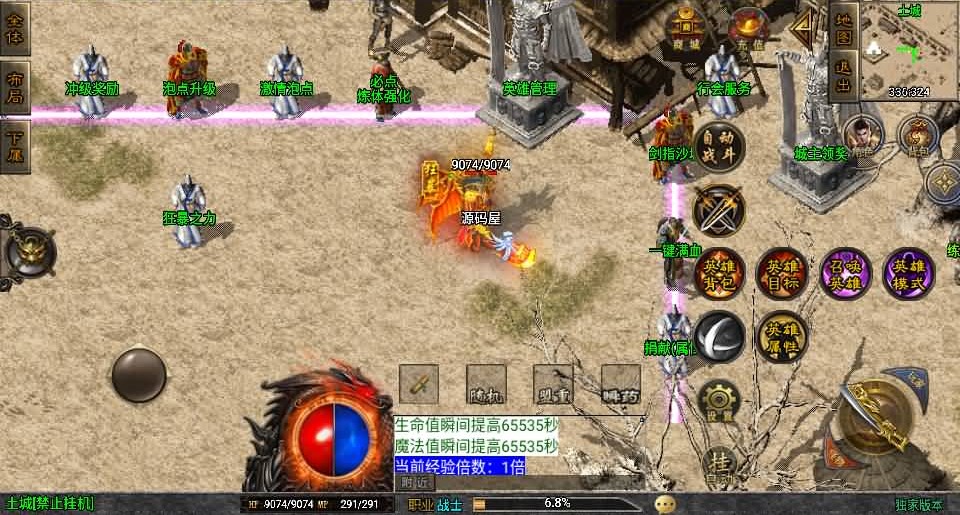Image resolution: width=960 pixels, height=515 pixels.
Task: Activate 召唤英雄 summon hero
Action: click(846, 274)
